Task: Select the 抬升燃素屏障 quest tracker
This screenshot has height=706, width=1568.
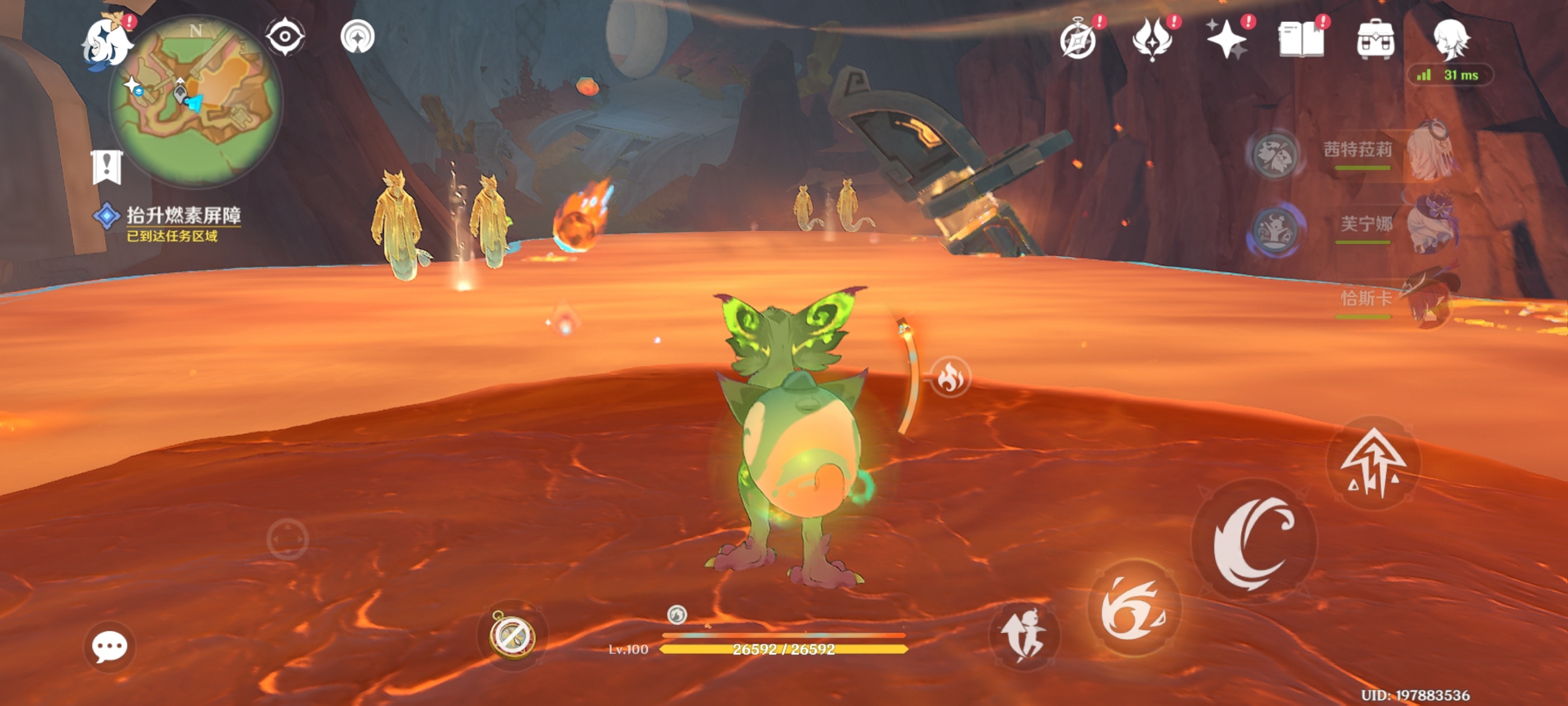Action: pos(183,215)
